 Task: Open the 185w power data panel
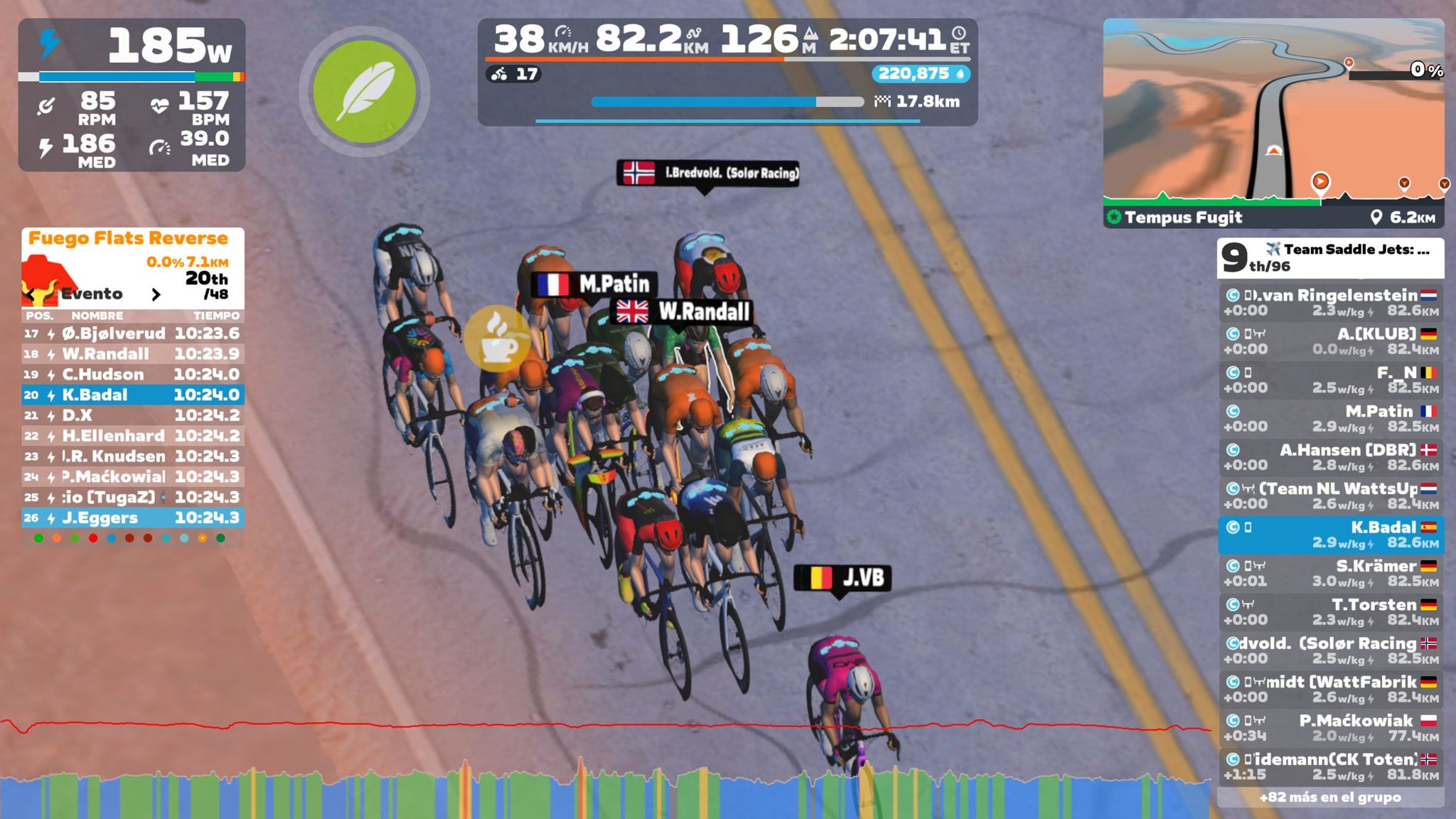click(132, 94)
